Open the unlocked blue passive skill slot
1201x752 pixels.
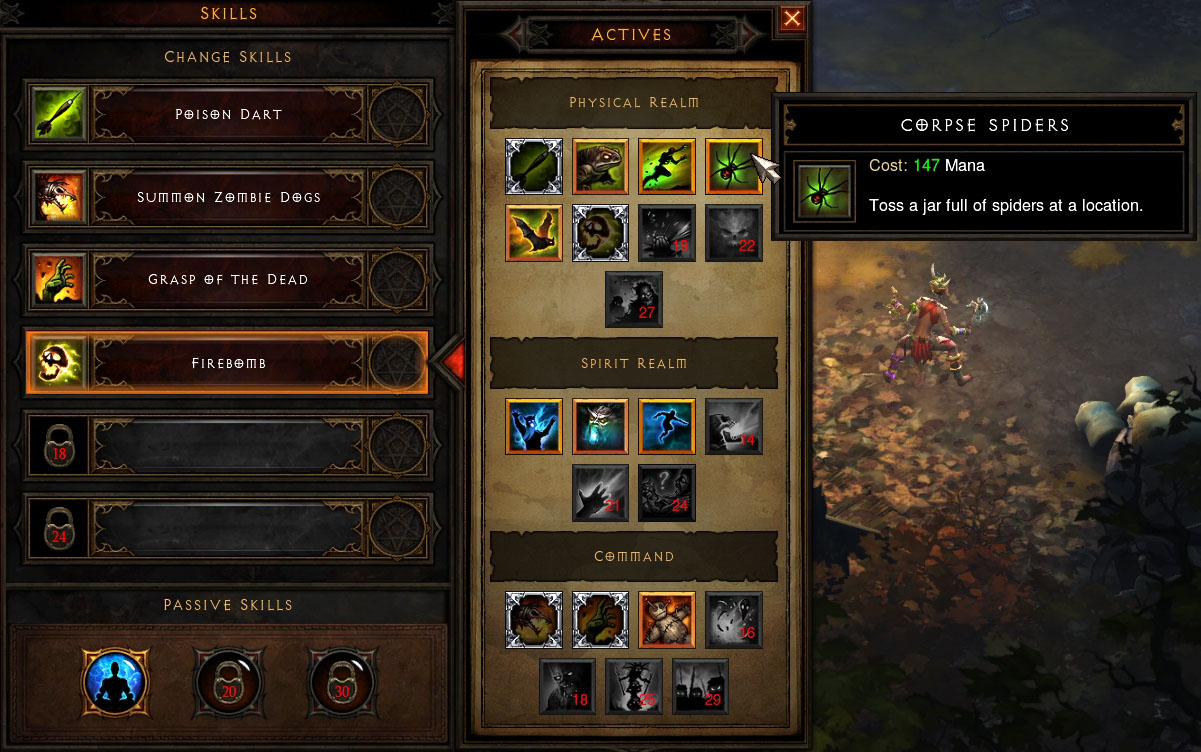[x=115, y=683]
